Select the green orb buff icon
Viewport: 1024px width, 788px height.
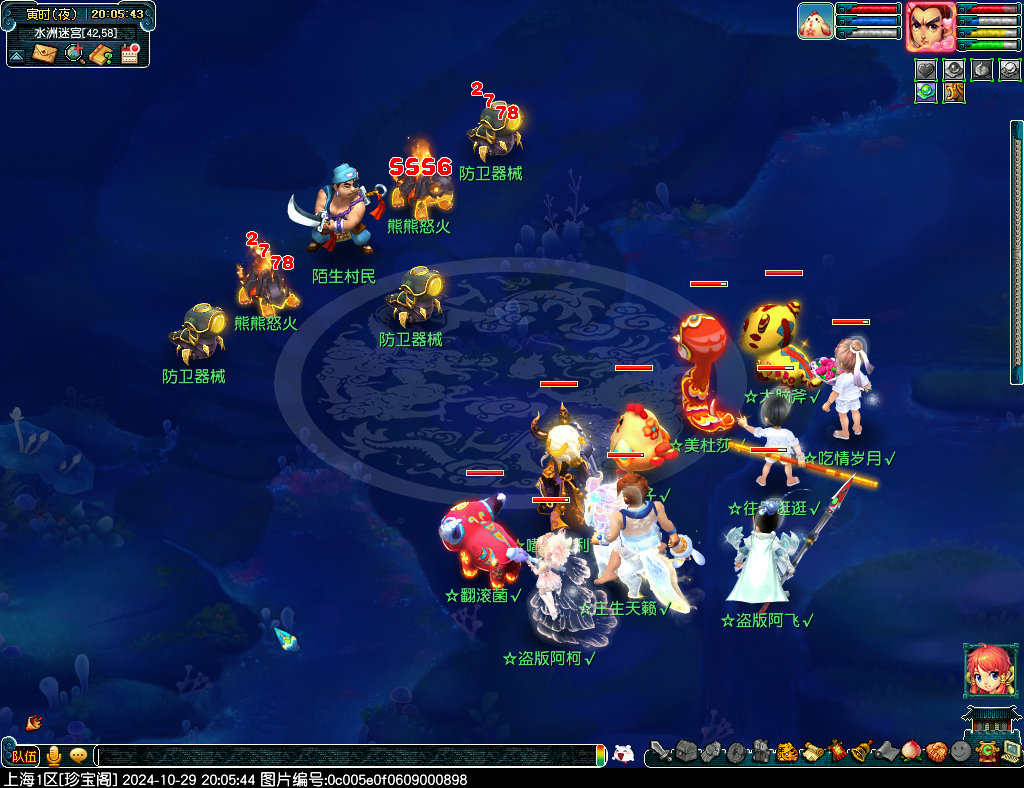(x=925, y=93)
